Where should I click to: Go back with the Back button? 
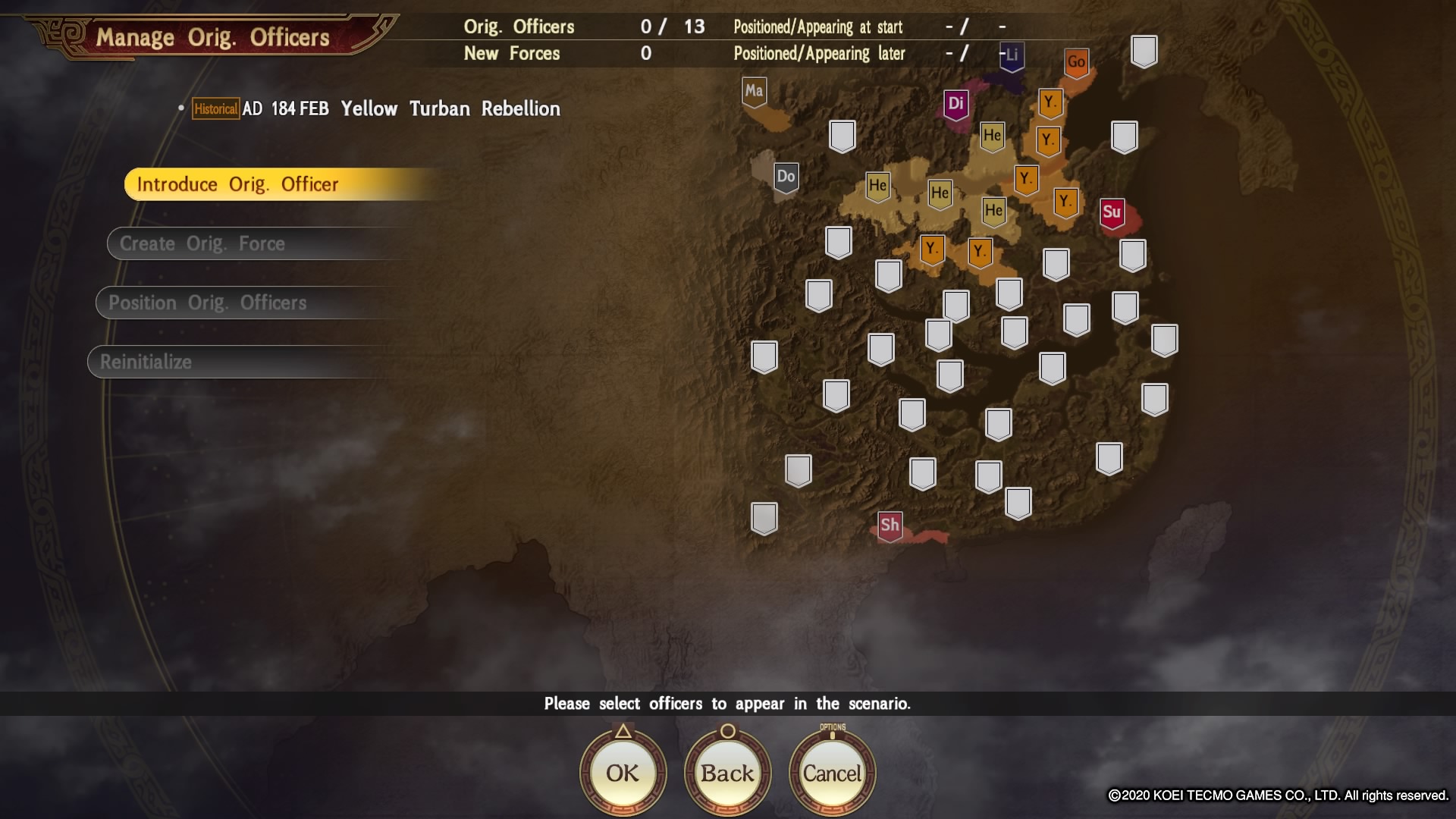point(727,773)
